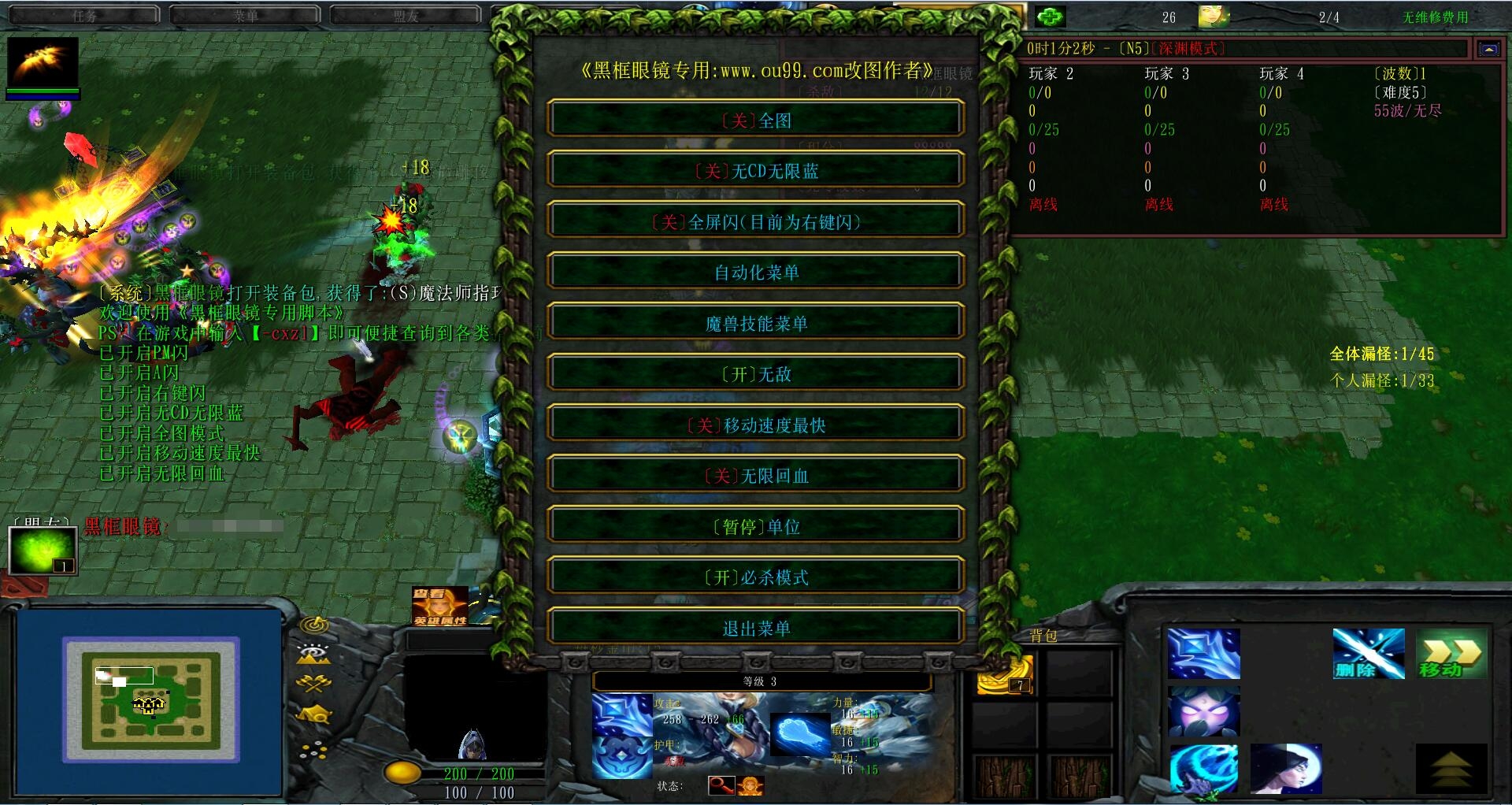Screen dimensions: 1512x805
Task: Select the glowing fire hero portrait
Action: pos(43,62)
